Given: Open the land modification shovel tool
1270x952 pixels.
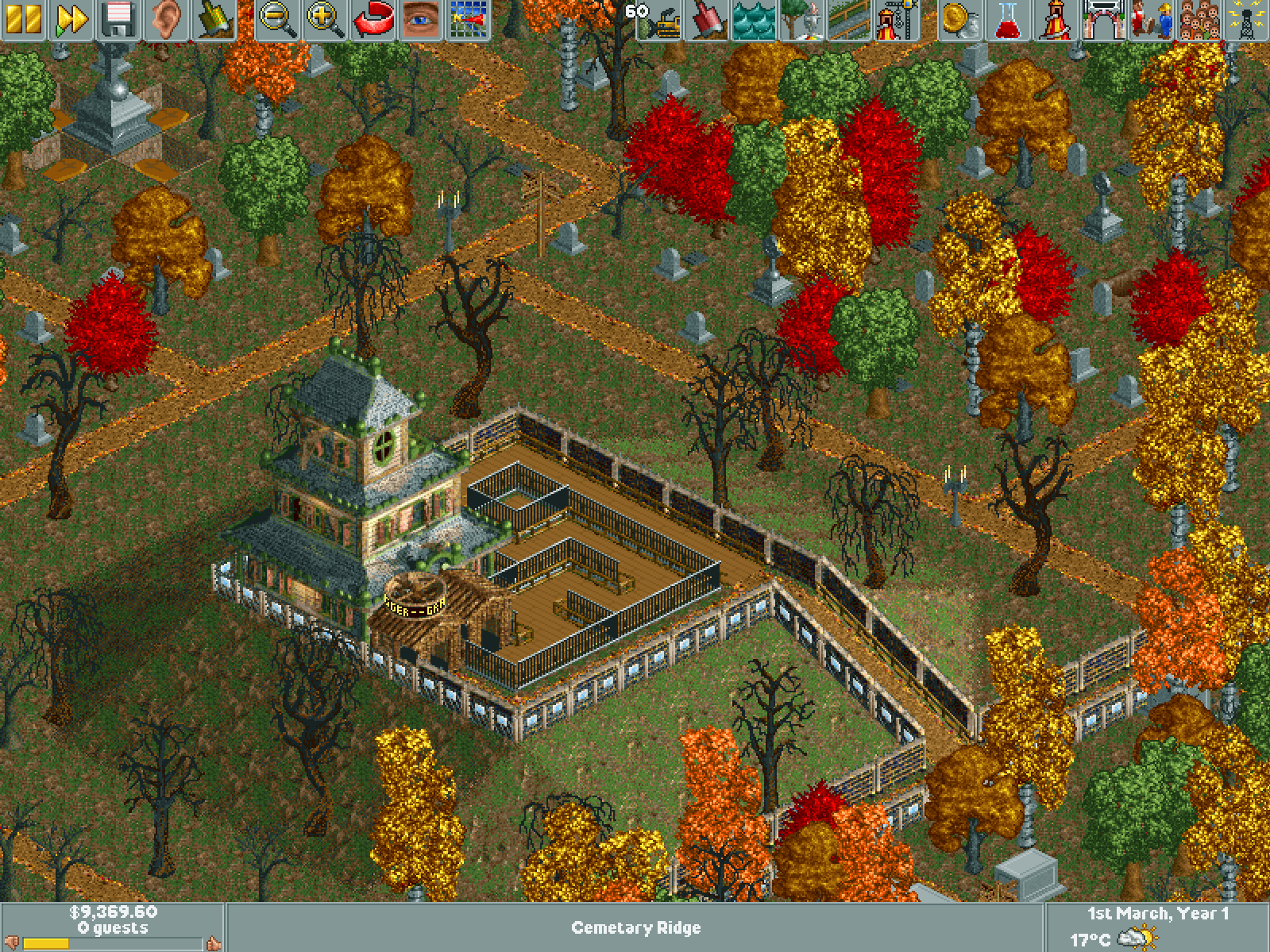Looking at the screenshot, I should 708,20.
